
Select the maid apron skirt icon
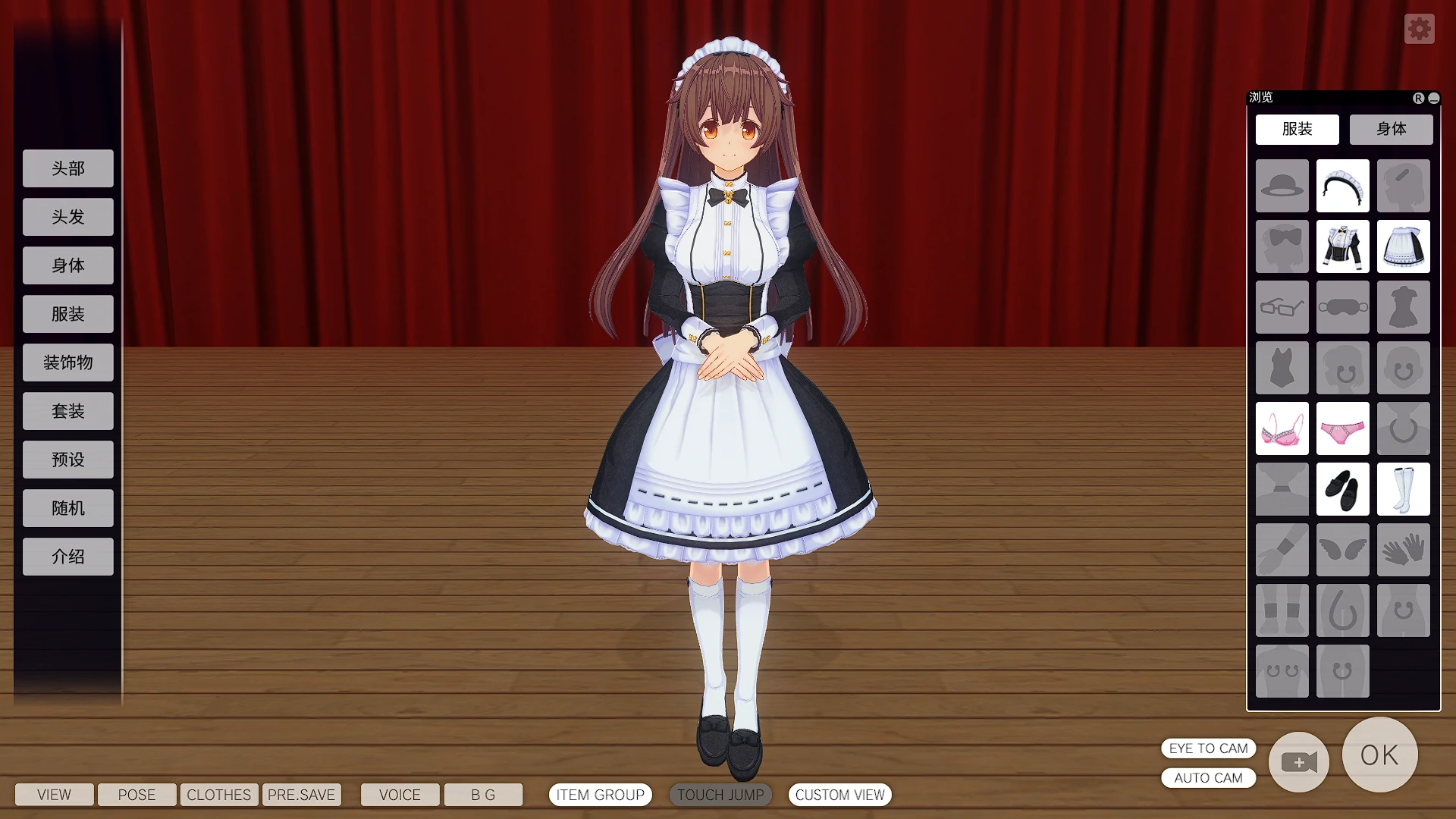click(1402, 246)
